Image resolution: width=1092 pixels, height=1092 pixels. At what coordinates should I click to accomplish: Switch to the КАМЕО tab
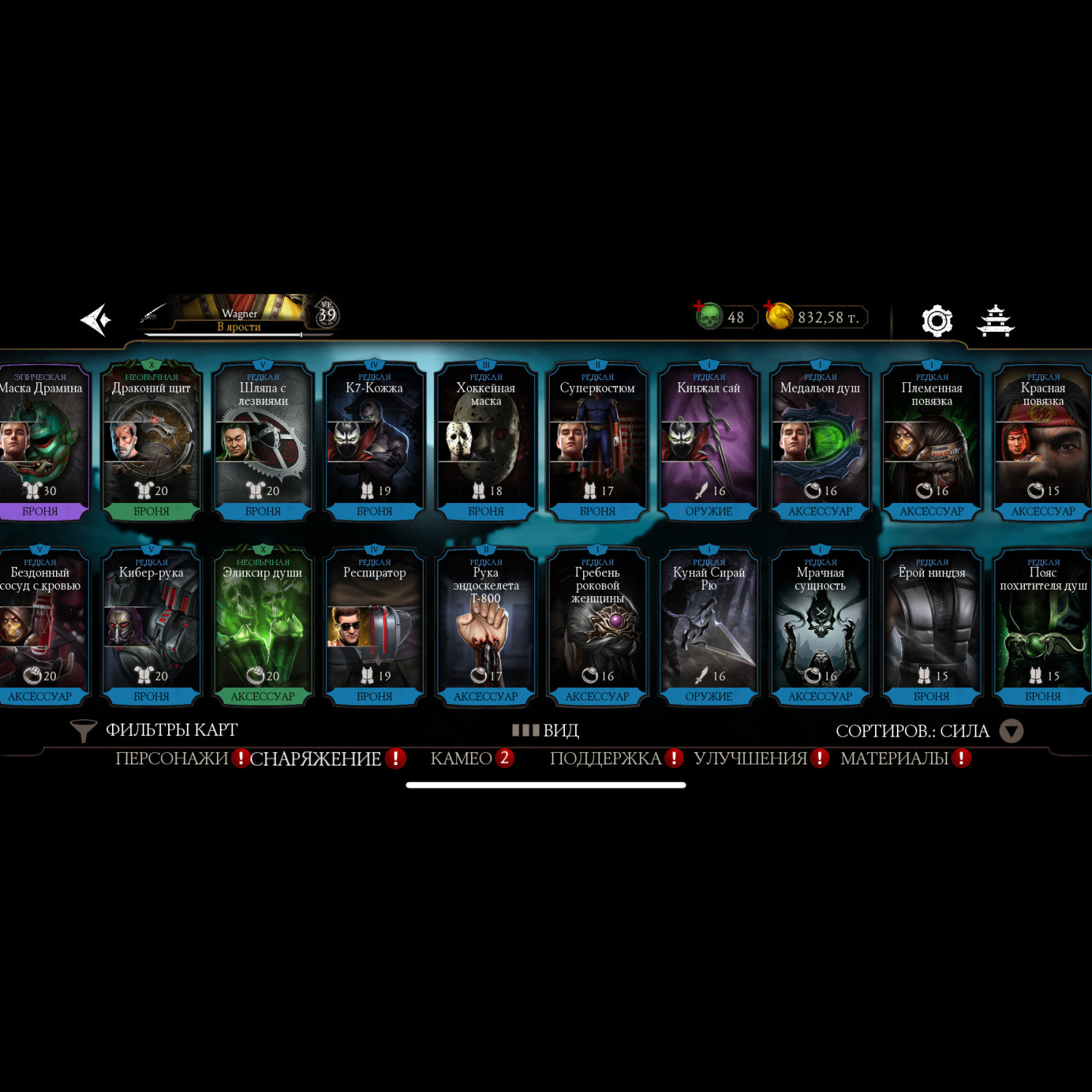click(x=462, y=759)
